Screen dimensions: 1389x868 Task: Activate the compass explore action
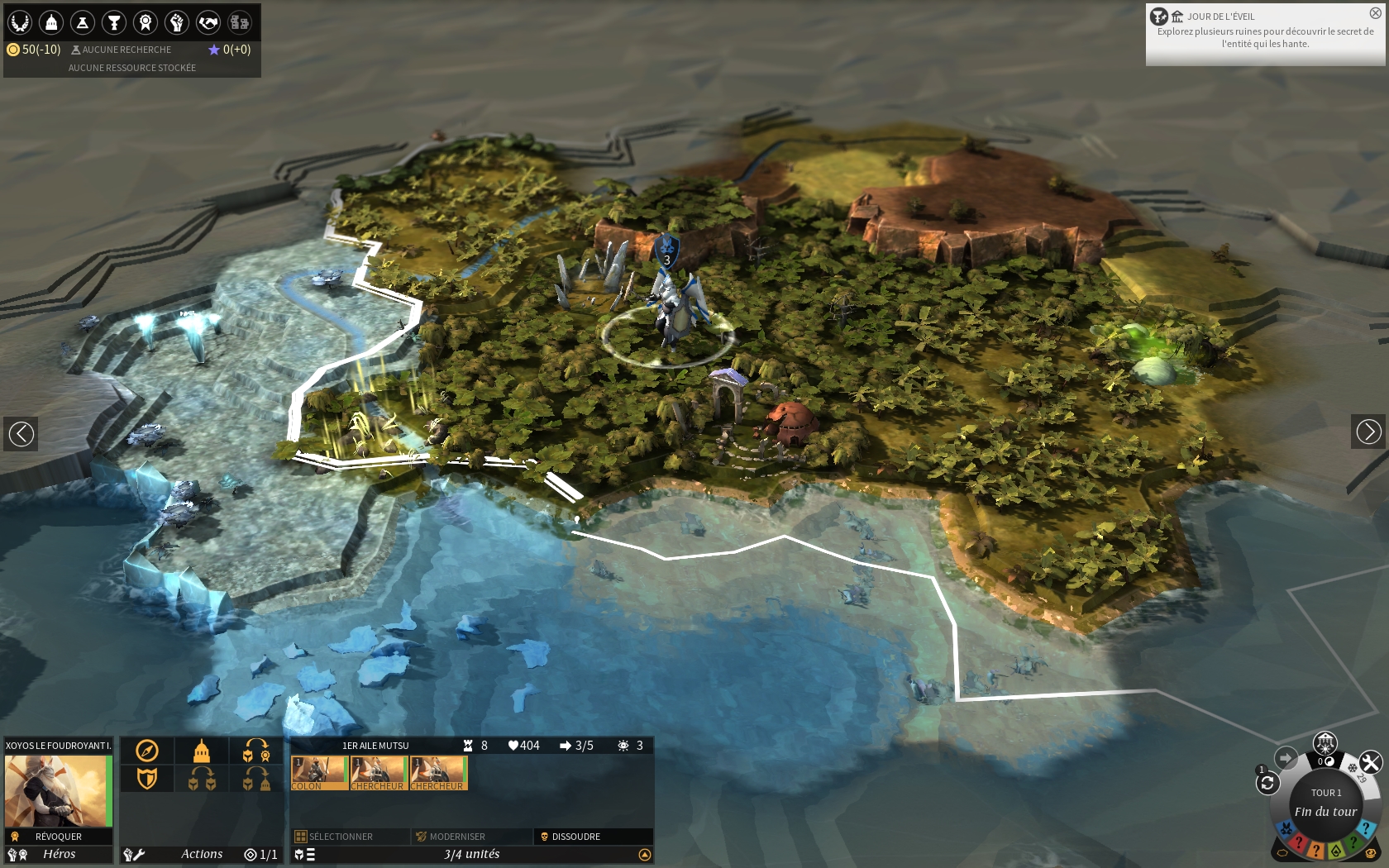(x=147, y=751)
